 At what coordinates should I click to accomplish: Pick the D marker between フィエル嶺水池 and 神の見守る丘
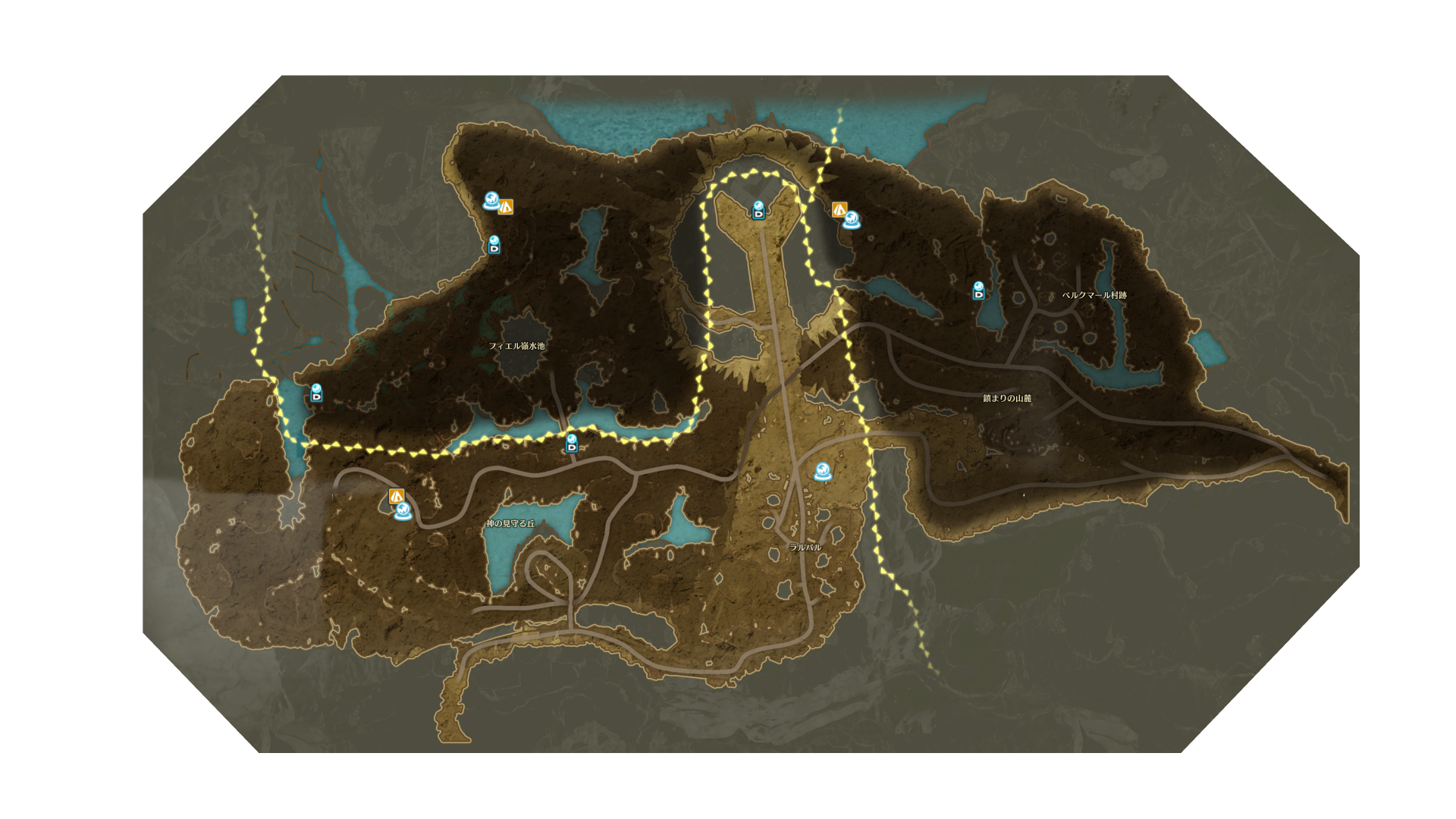(572, 444)
